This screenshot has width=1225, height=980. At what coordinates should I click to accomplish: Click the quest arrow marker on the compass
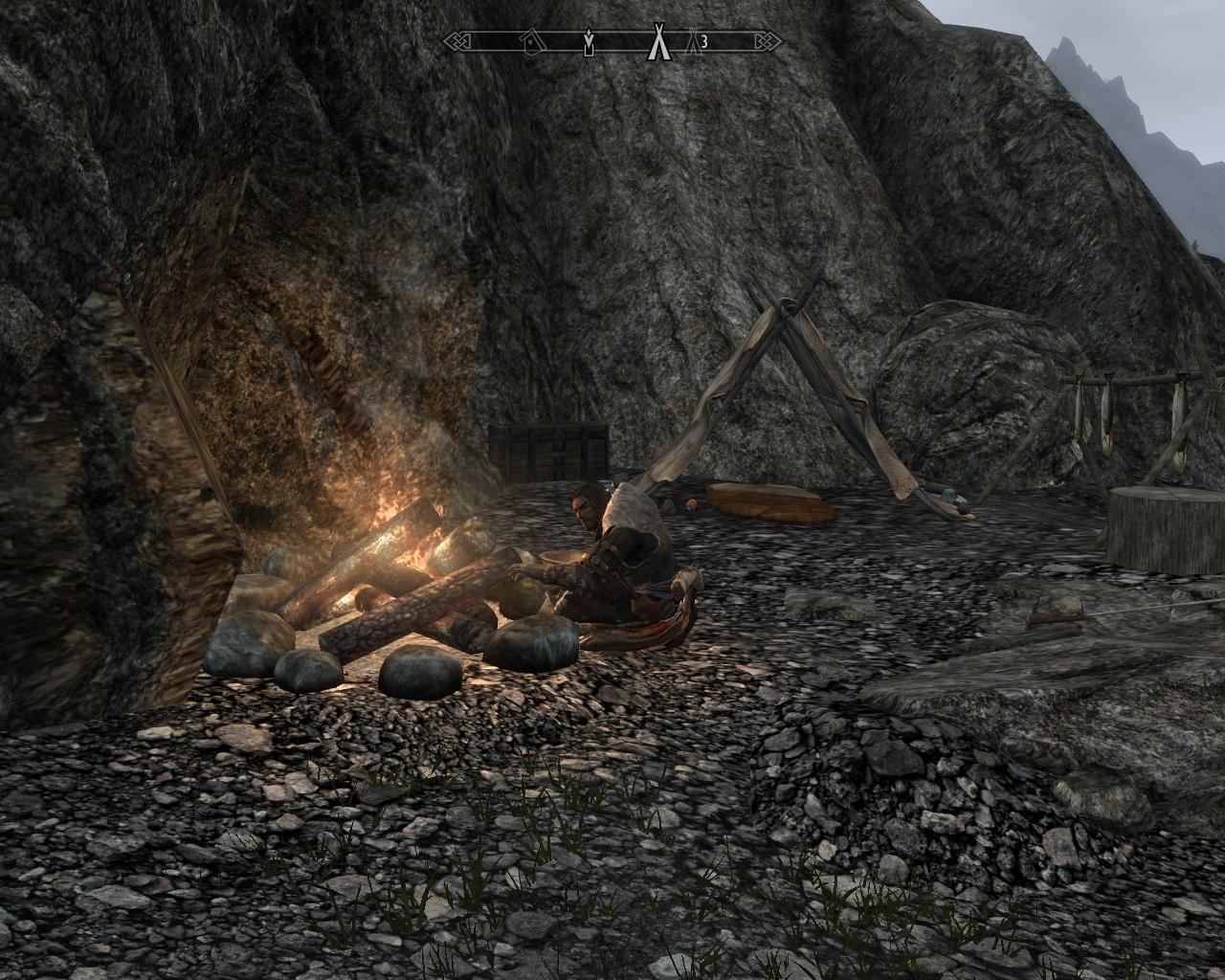pyautogui.click(x=589, y=42)
